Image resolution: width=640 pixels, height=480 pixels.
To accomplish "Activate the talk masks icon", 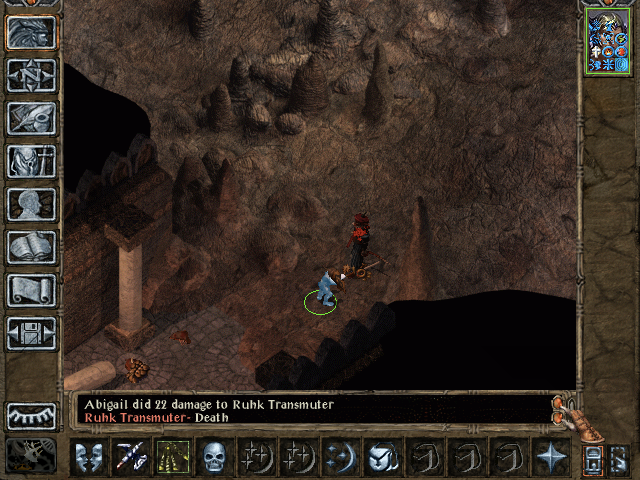I will [88, 457].
